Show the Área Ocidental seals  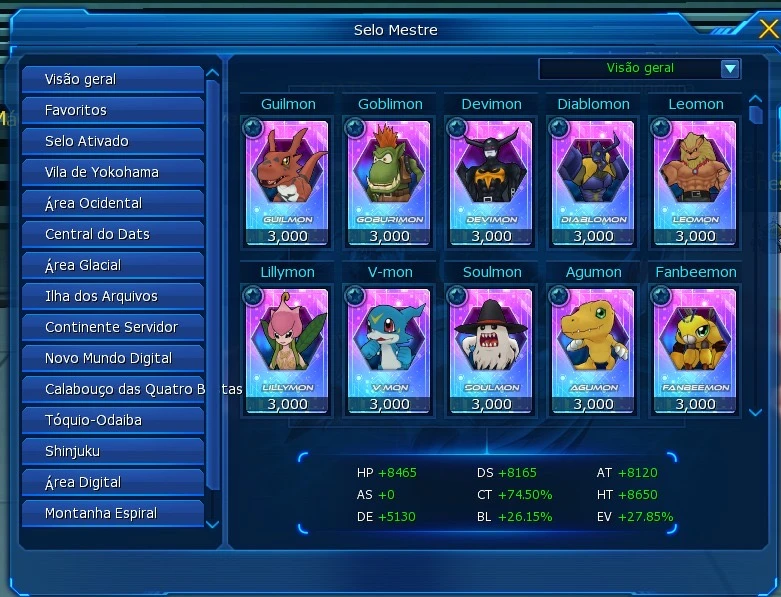point(112,203)
